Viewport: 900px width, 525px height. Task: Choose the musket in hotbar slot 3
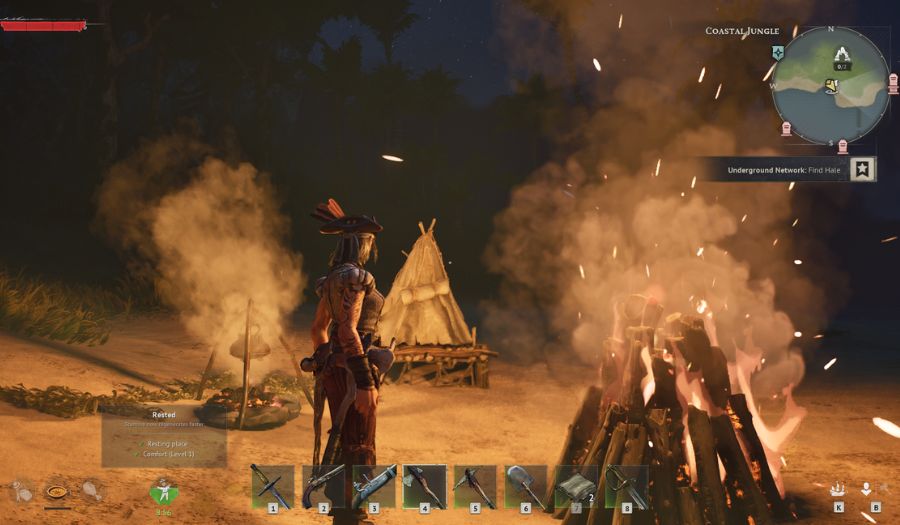click(x=374, y=486)
